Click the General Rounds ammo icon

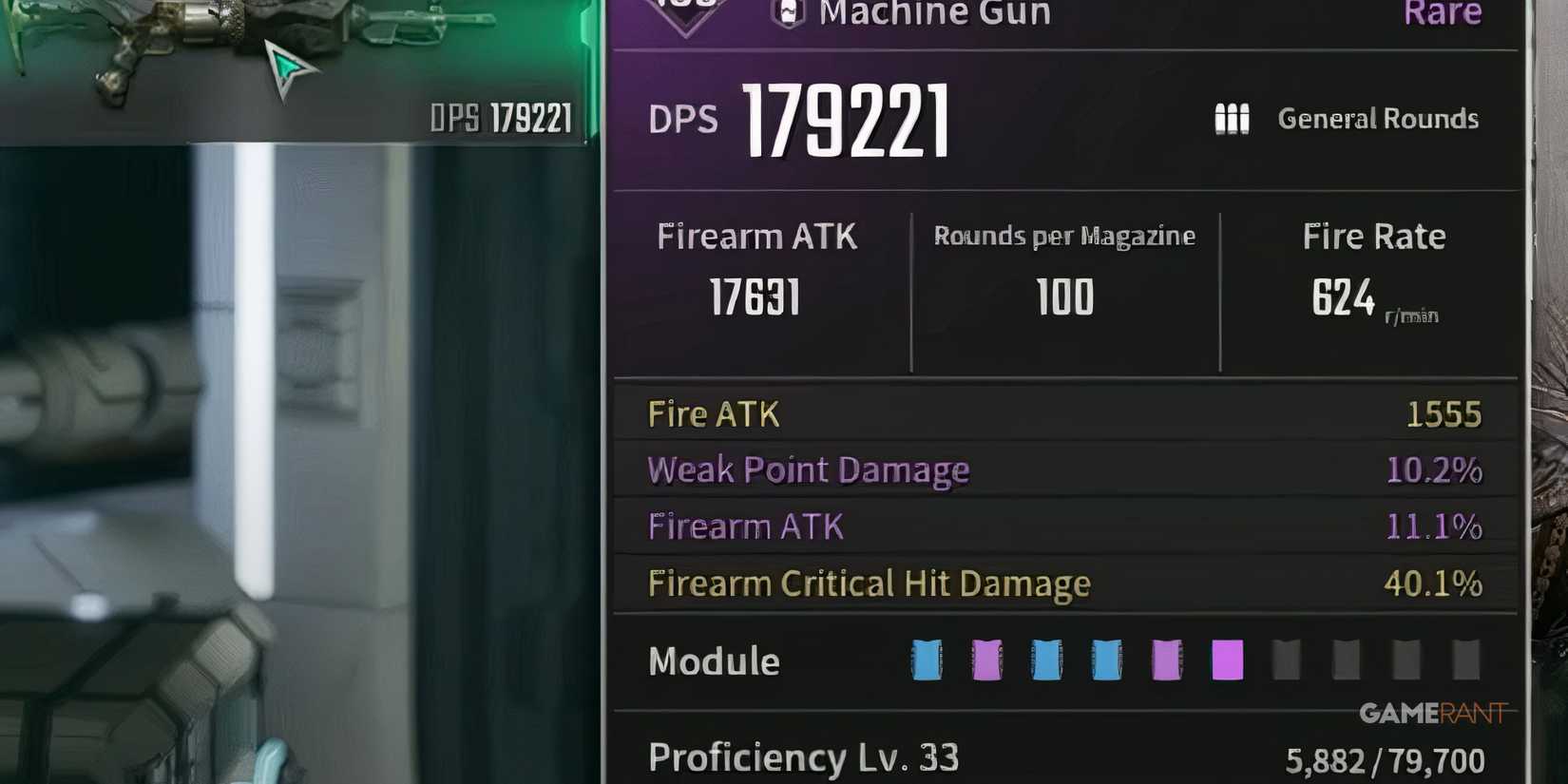click(1231, 118)
